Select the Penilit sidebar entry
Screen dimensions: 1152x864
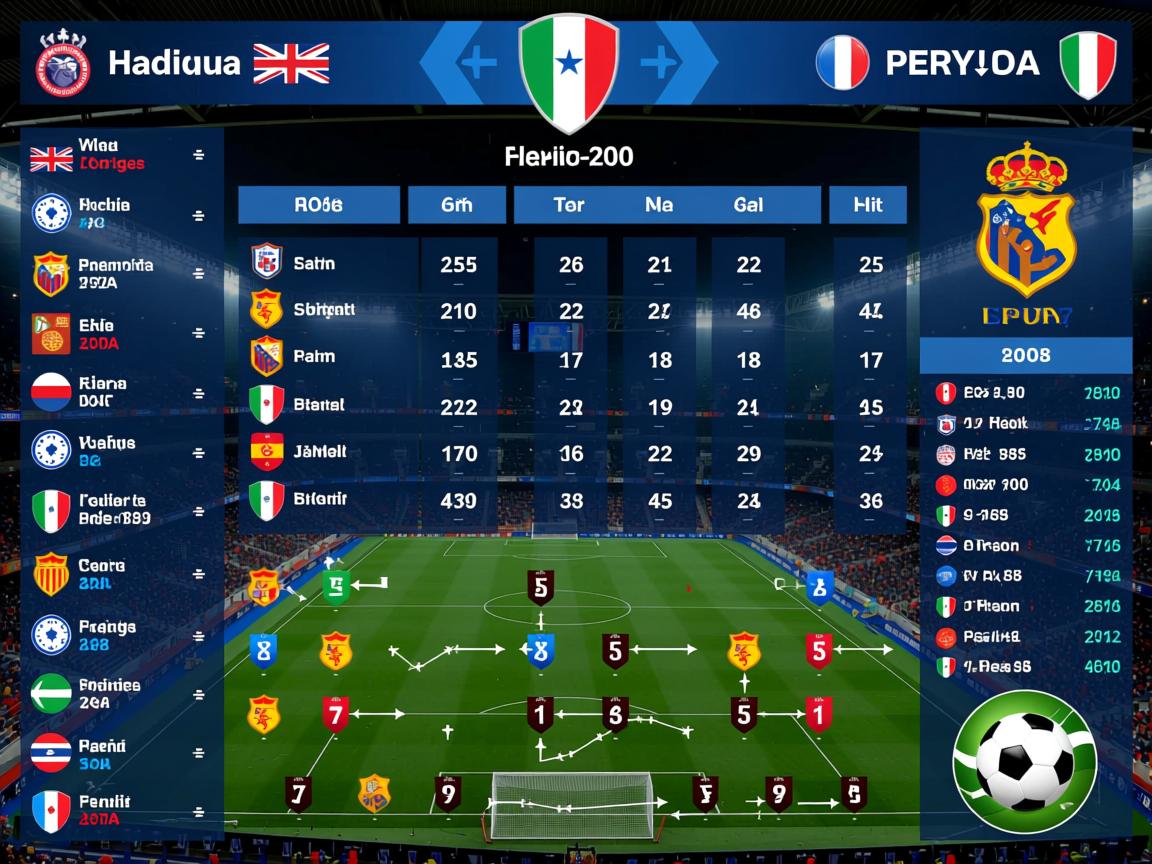pyautogui.click(x=104, y=810)
